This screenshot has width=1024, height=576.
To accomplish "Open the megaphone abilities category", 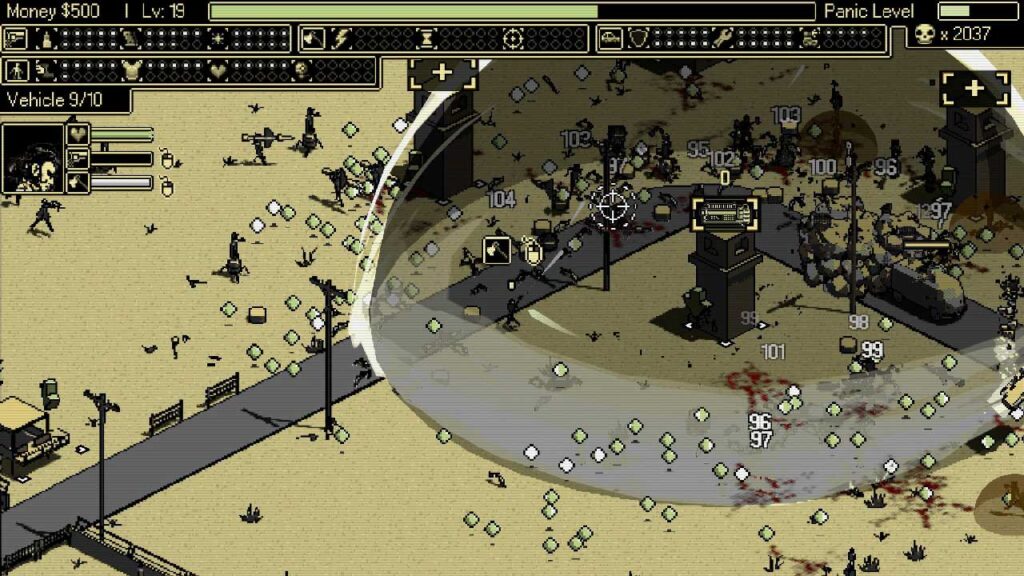I will [x=313, y=39].
